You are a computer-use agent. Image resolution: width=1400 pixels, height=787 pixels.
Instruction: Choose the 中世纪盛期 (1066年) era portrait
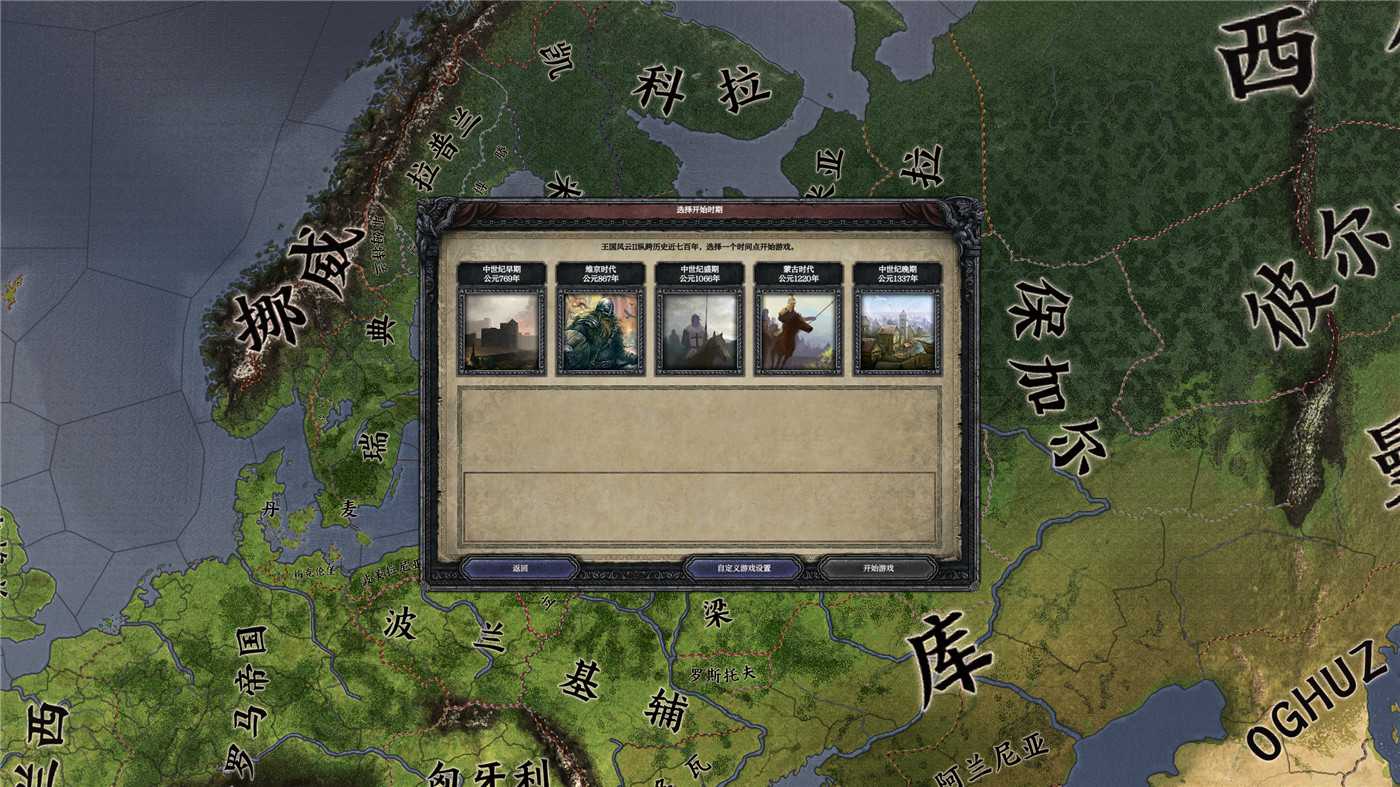click(699, 331)
